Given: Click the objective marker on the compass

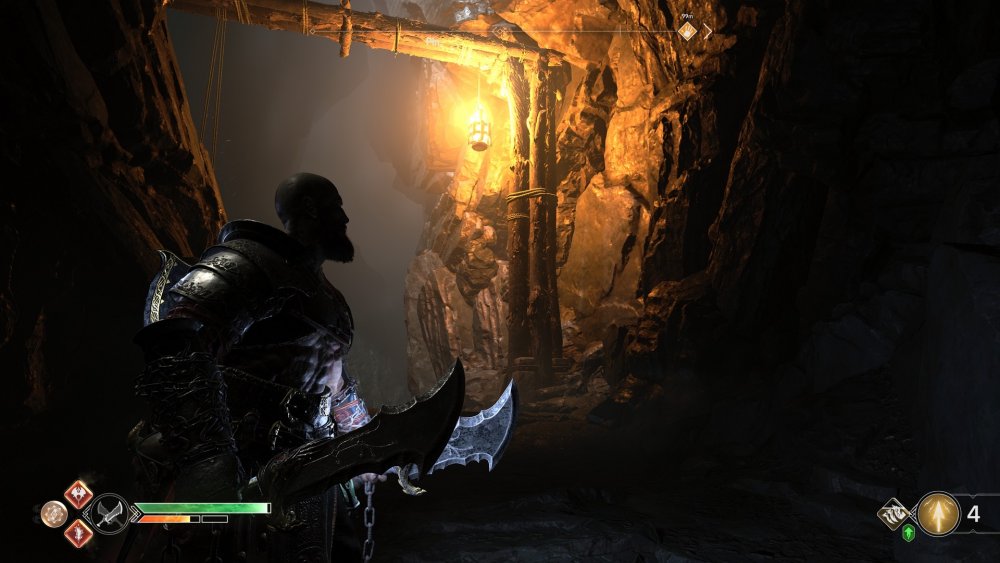Looking at the screenshot, I should click(687, 31).
